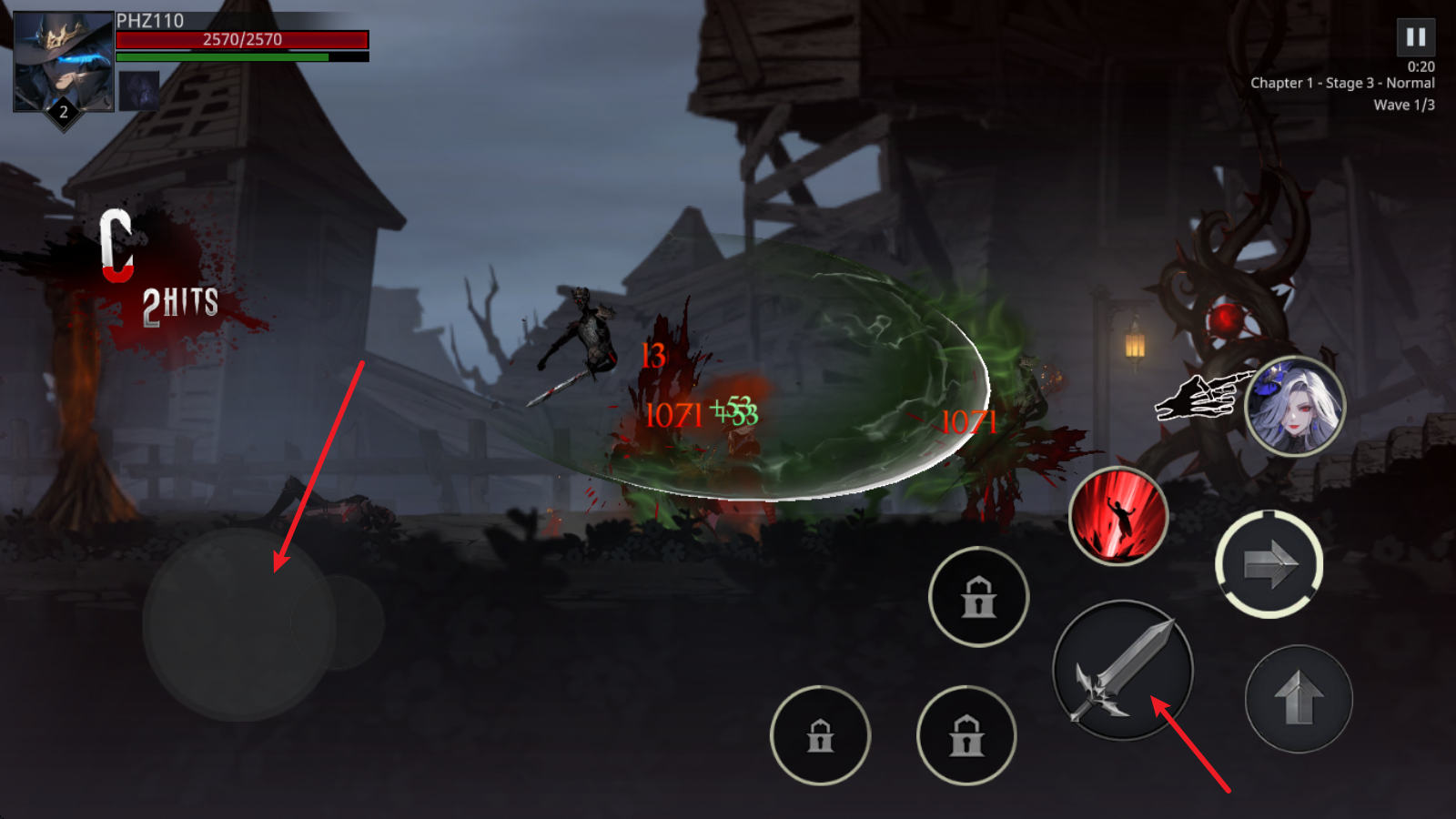Activate the red burst skill
The width and height of the screenshot is (1456, 819).
coord(1117,516)
